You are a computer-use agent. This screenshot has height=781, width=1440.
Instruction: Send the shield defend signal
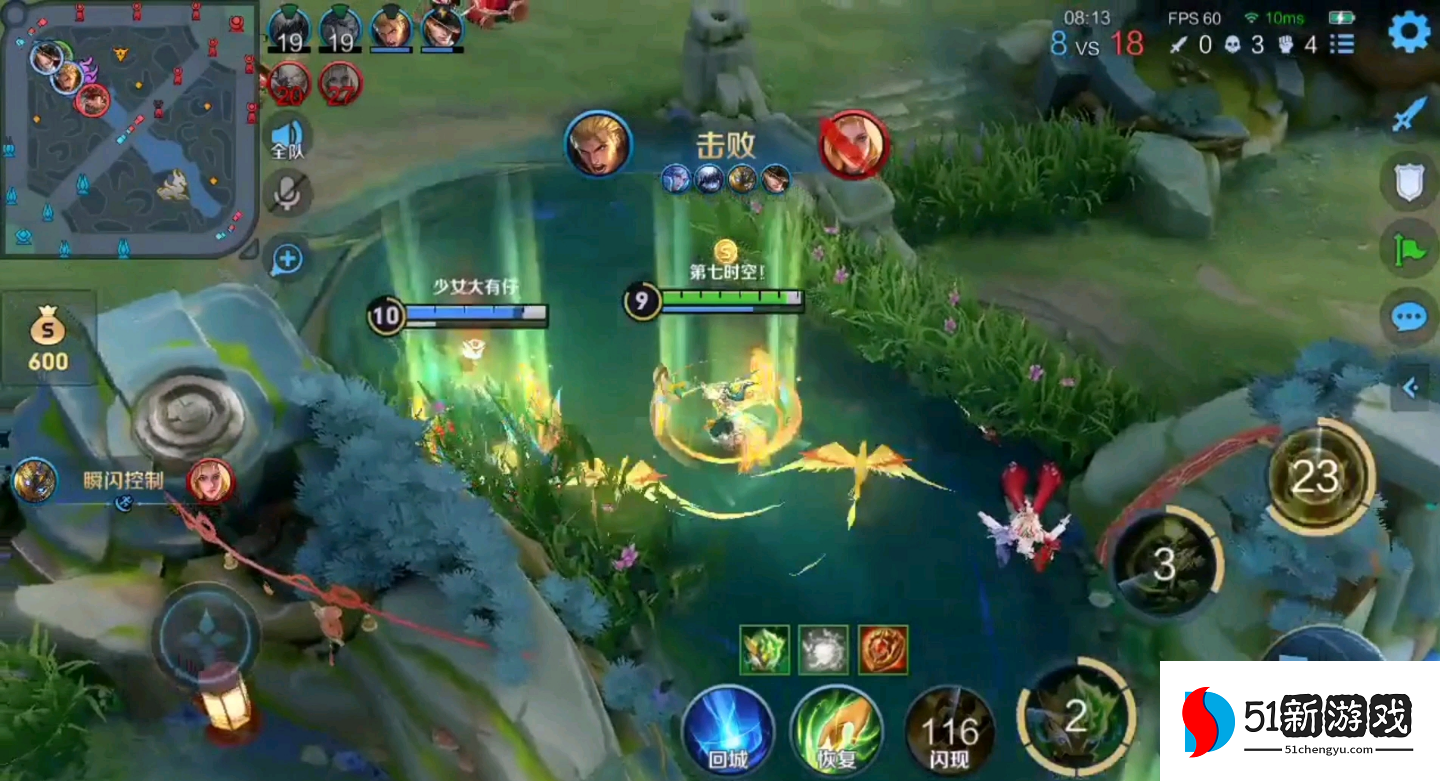[1409, 183]
